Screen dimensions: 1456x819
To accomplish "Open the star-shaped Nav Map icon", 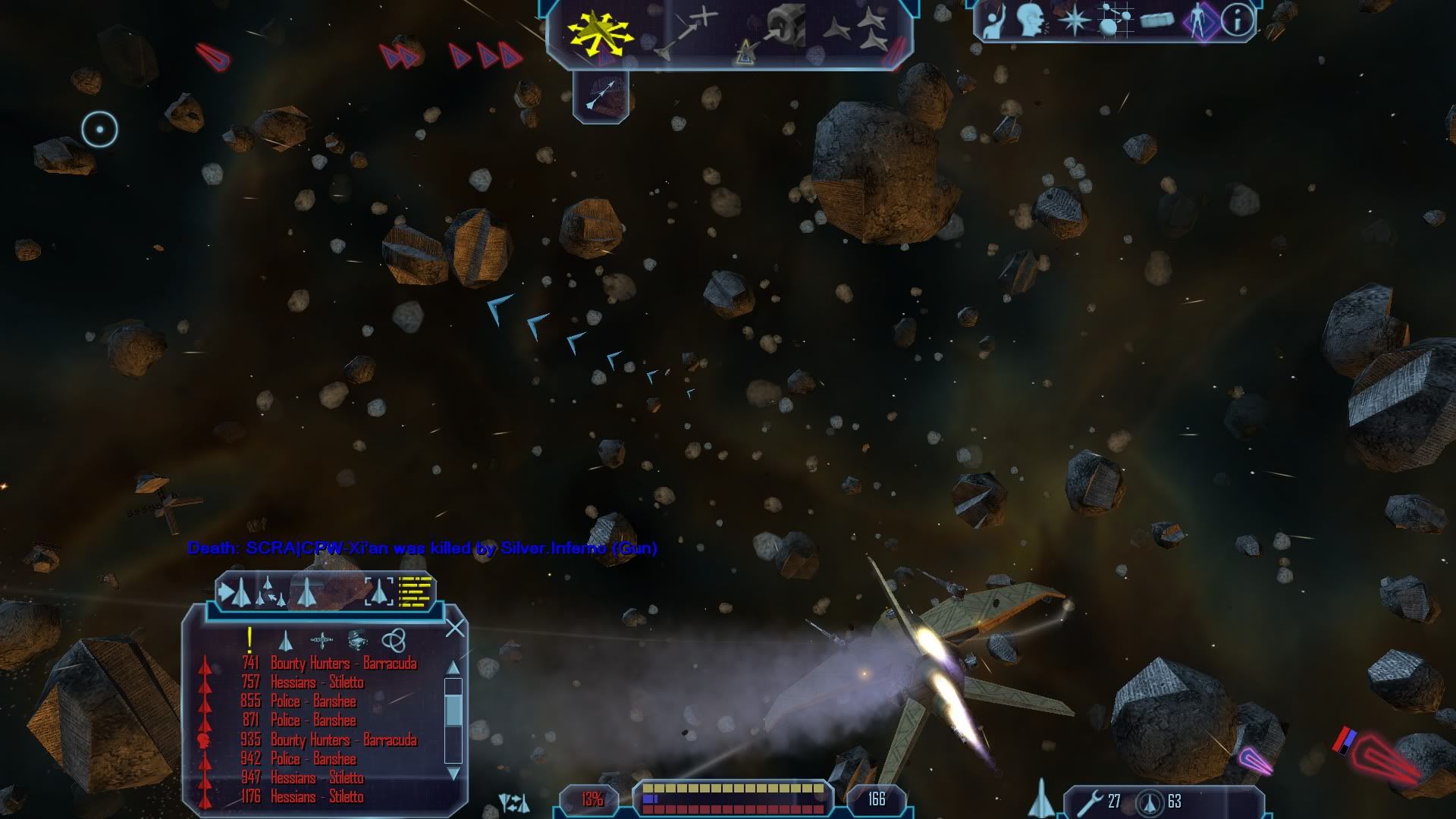I will [x=1074, y=20].
